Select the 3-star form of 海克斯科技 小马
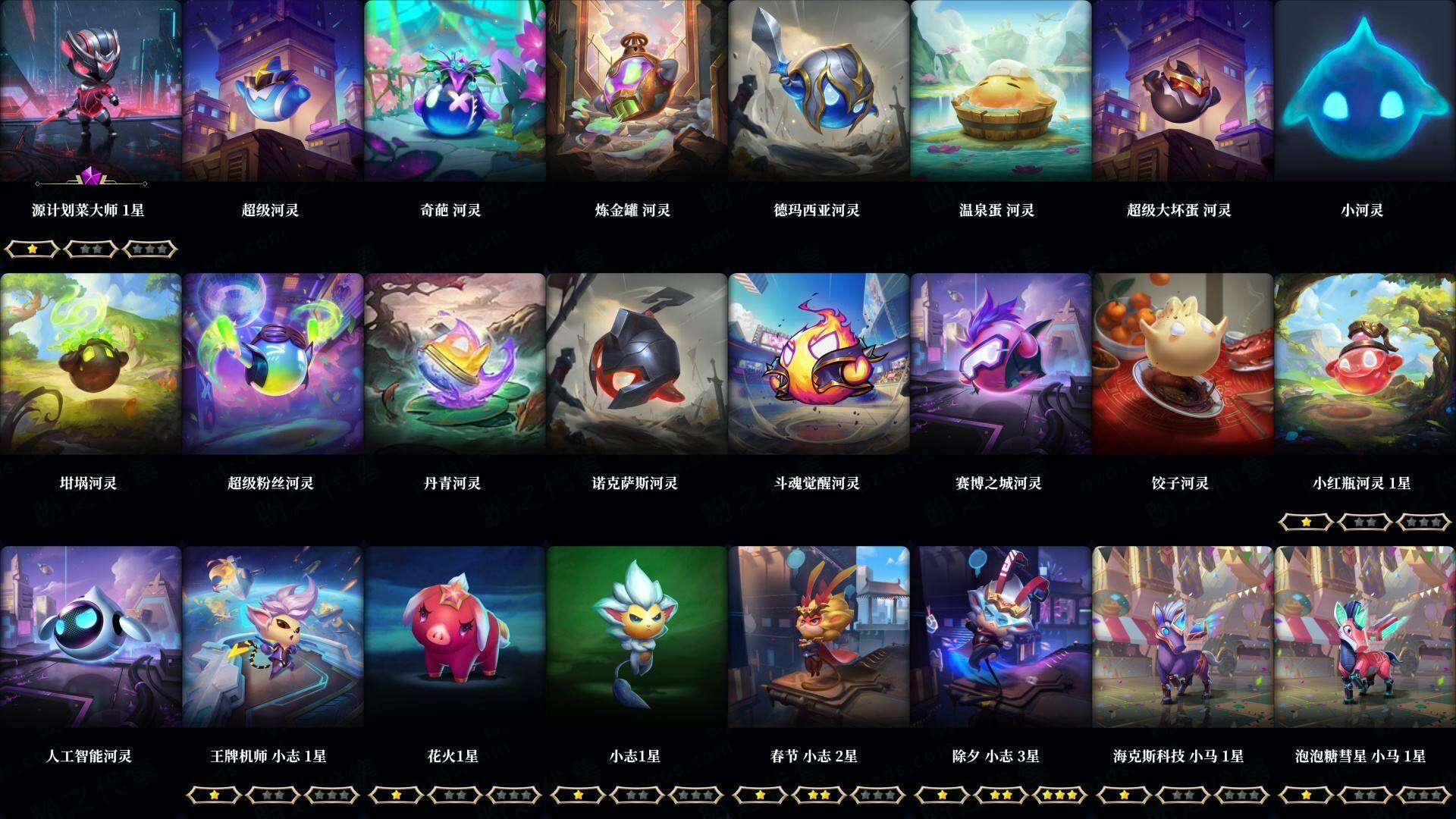The image size is (1456, 819). click(x=1239, y=795)
